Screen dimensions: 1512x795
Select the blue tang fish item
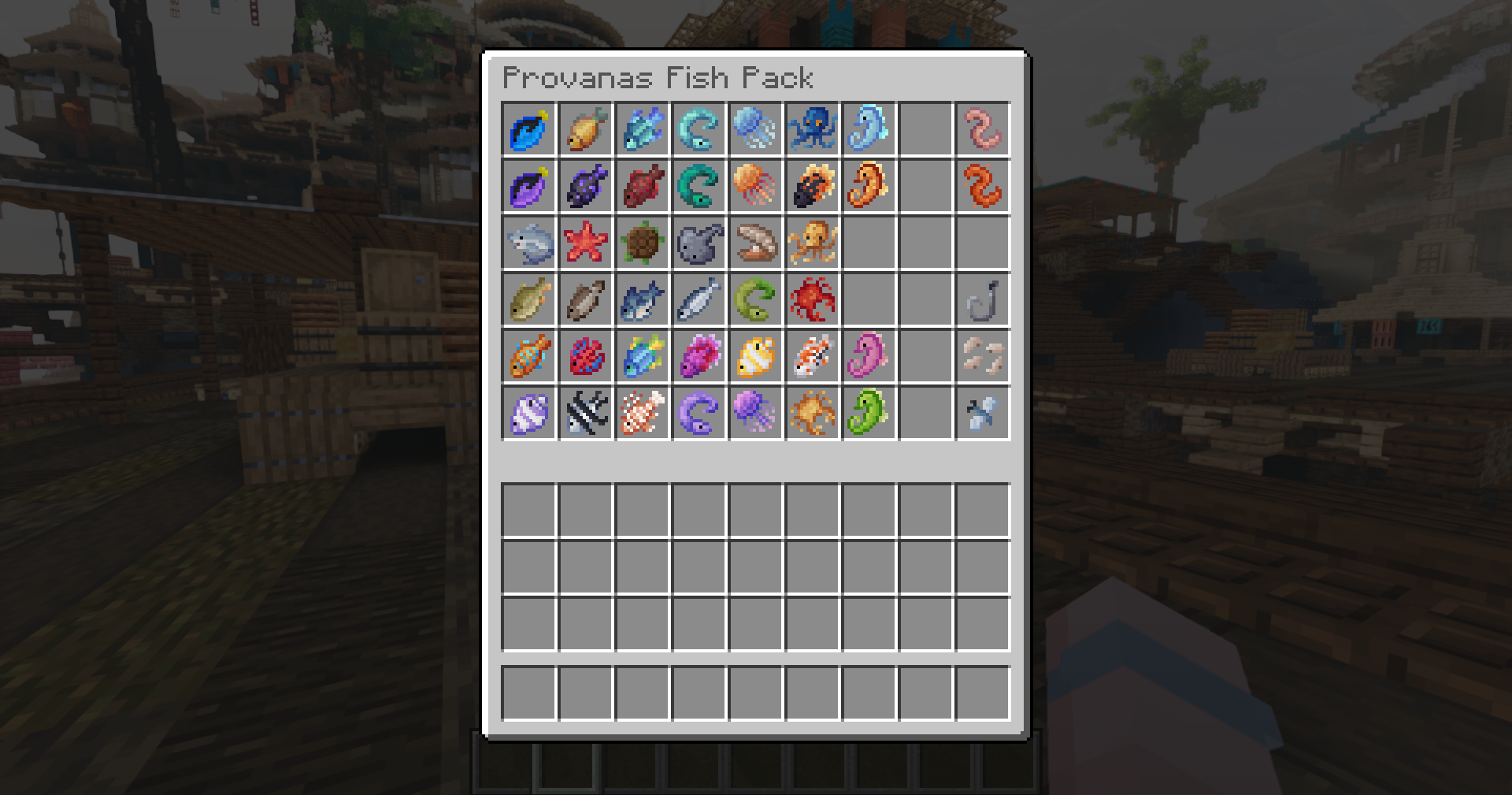528,129
